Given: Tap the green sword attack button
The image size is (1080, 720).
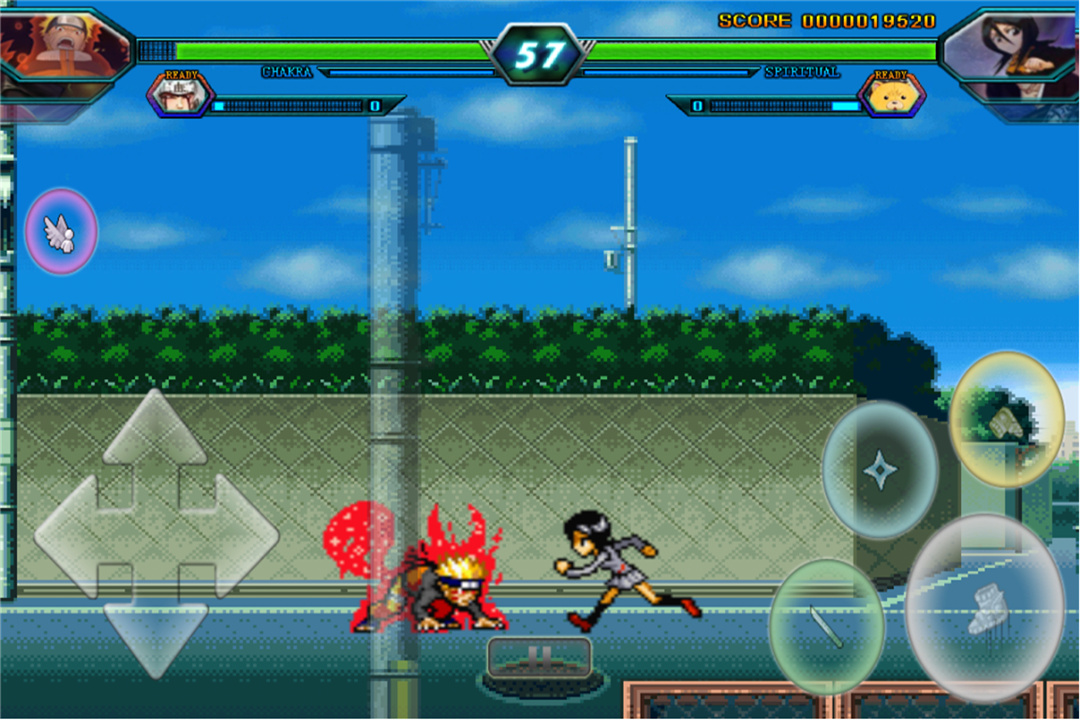Looking at the screenshot, I should 826,626.
